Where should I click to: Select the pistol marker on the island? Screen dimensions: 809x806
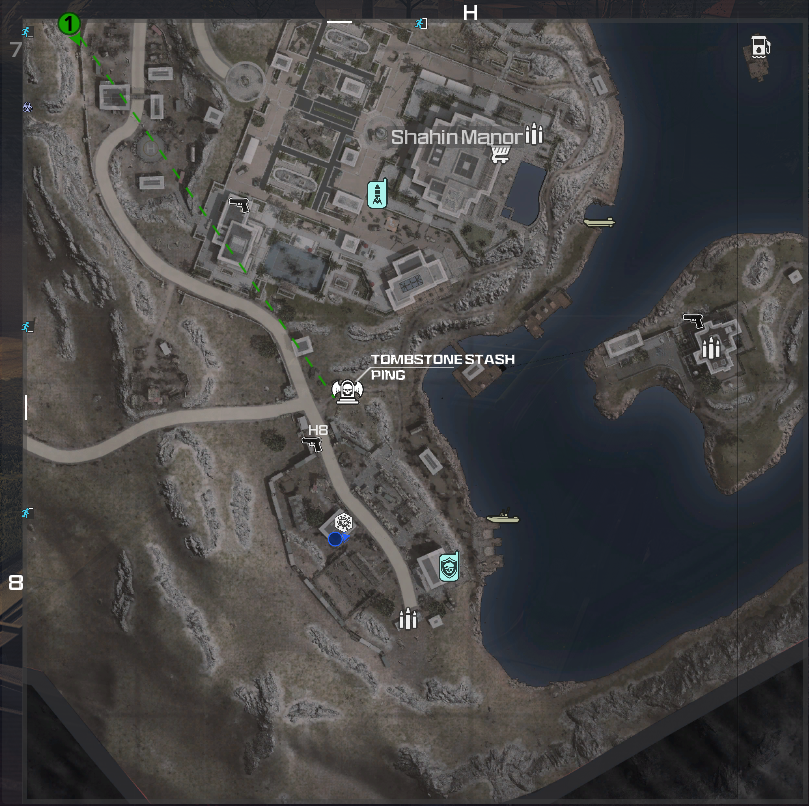pyautogui.click(x=693, y=321)
